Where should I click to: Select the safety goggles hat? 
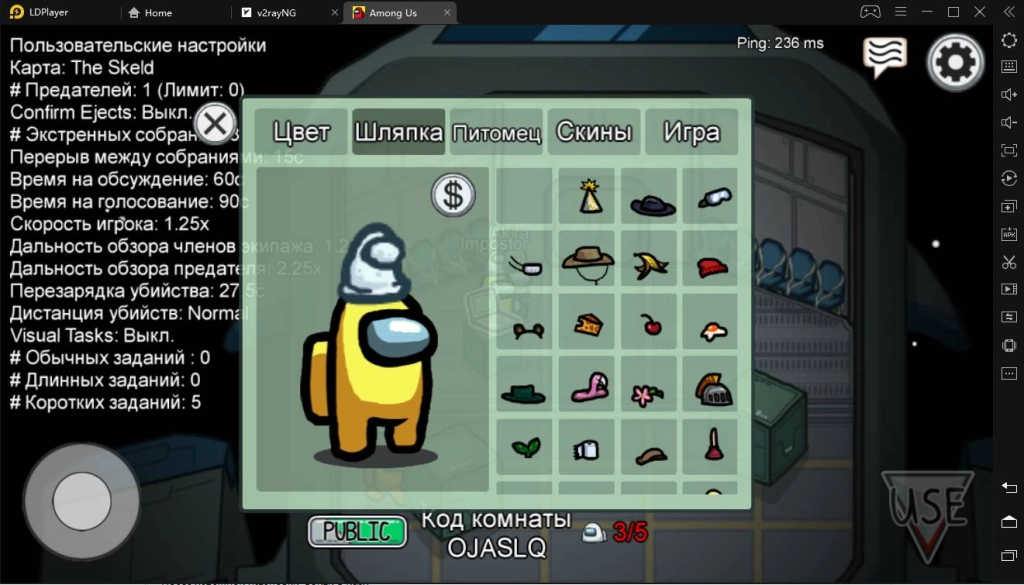(x=711, y=197)
